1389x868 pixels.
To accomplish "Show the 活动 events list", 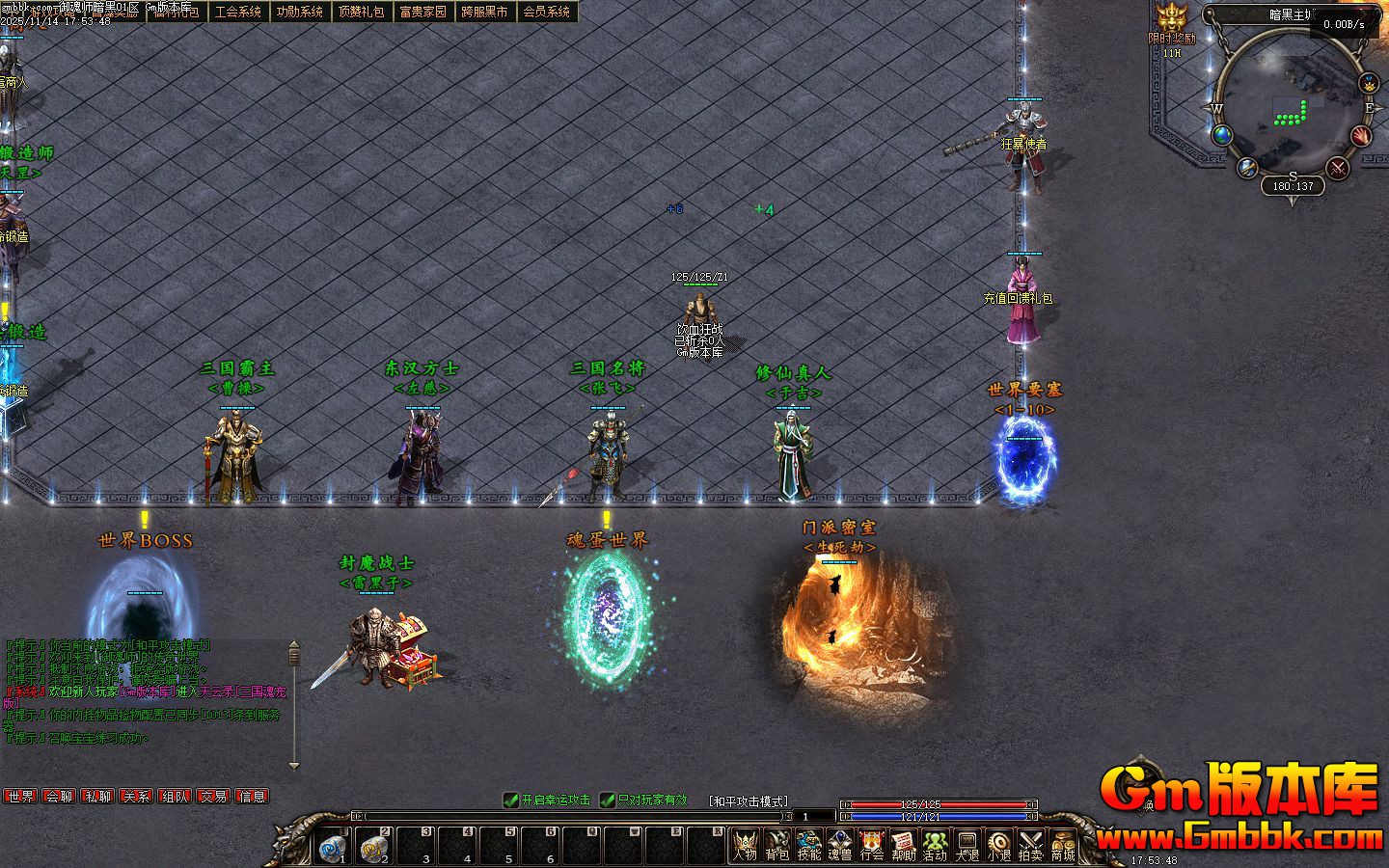I will [935, 844].
